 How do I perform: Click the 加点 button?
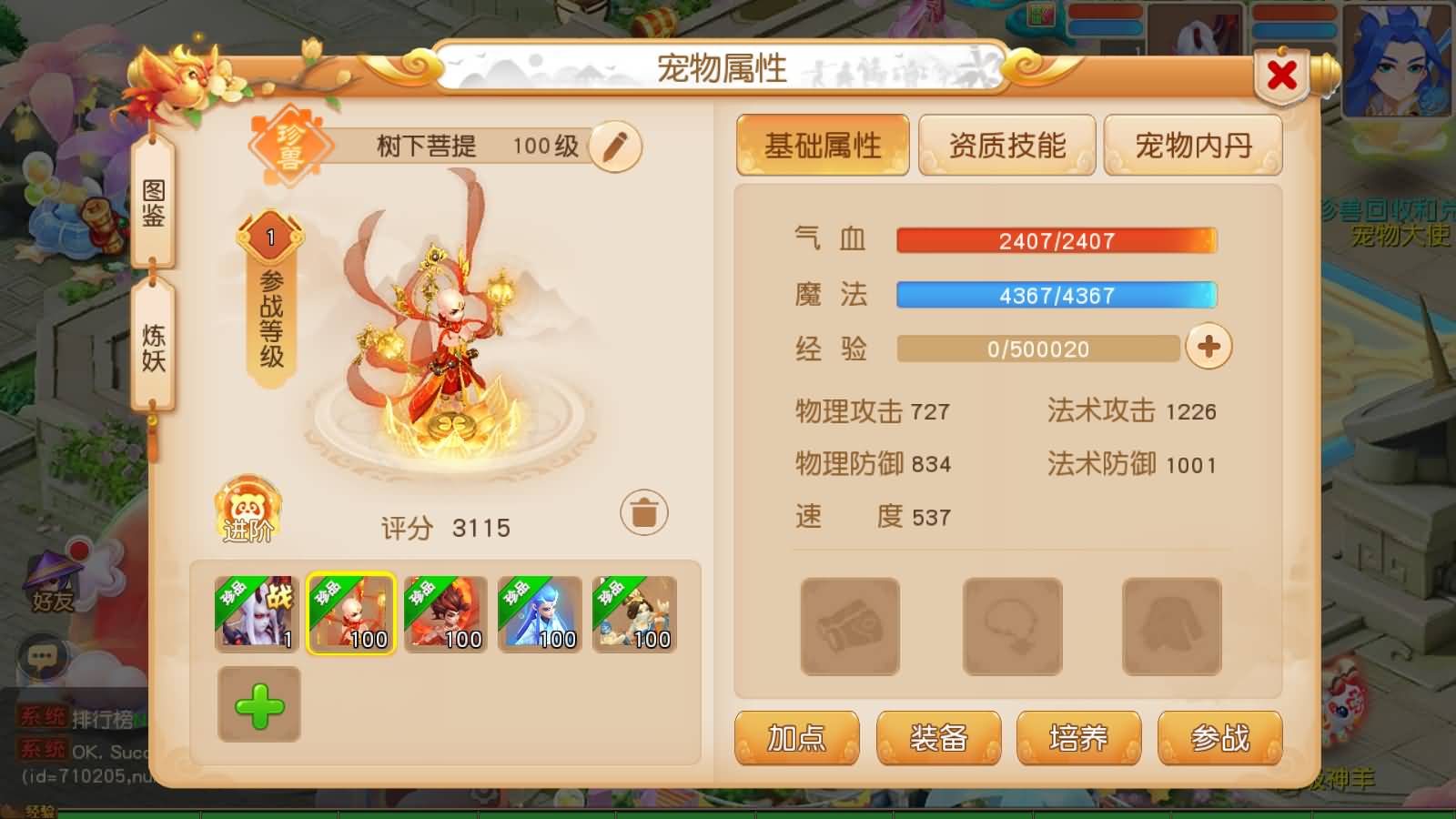796,739
